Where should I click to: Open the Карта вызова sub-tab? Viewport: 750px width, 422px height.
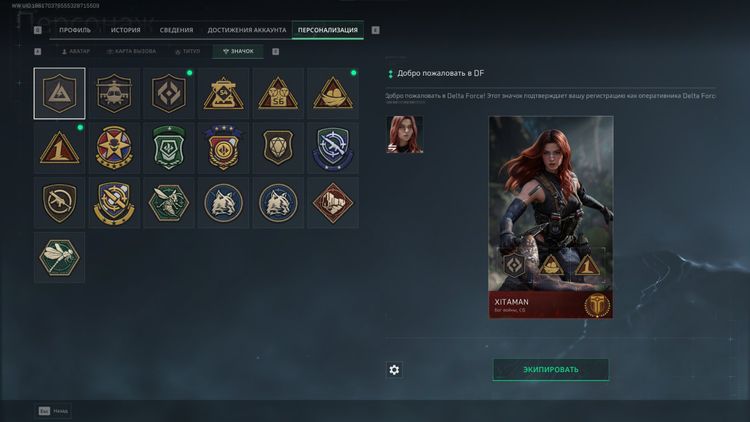[131, 51]
